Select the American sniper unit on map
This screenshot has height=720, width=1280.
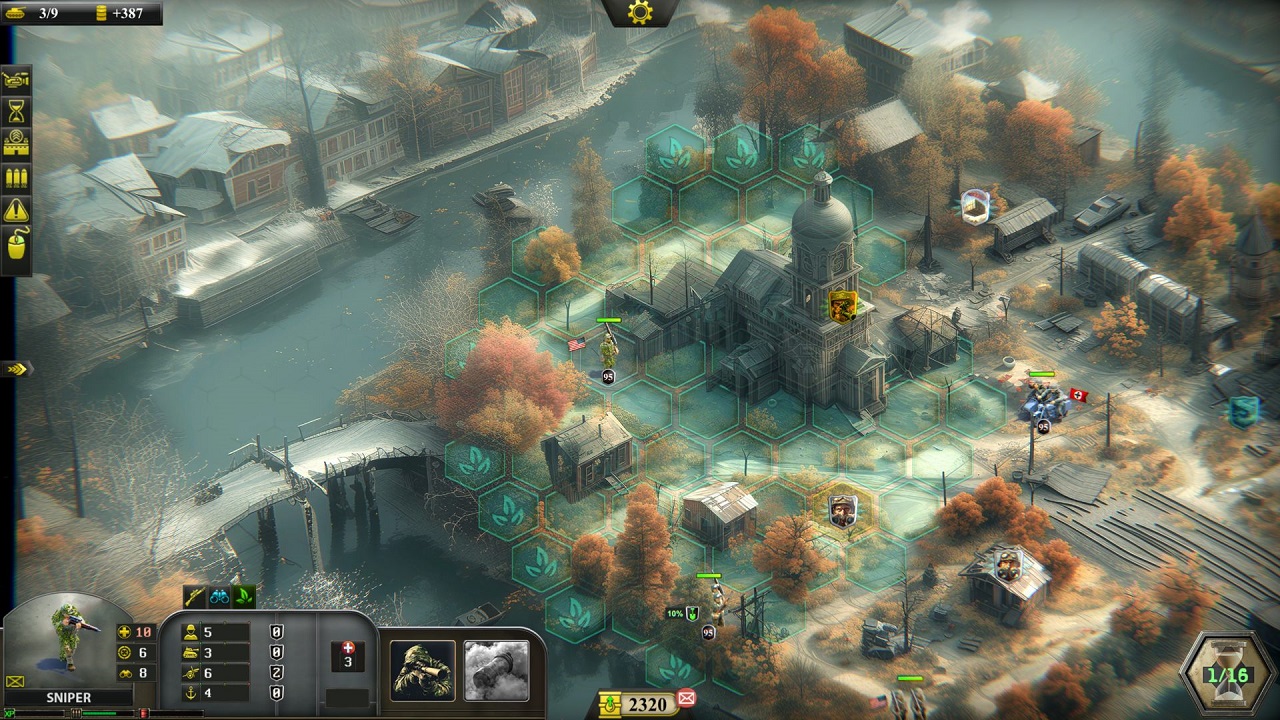608,351
